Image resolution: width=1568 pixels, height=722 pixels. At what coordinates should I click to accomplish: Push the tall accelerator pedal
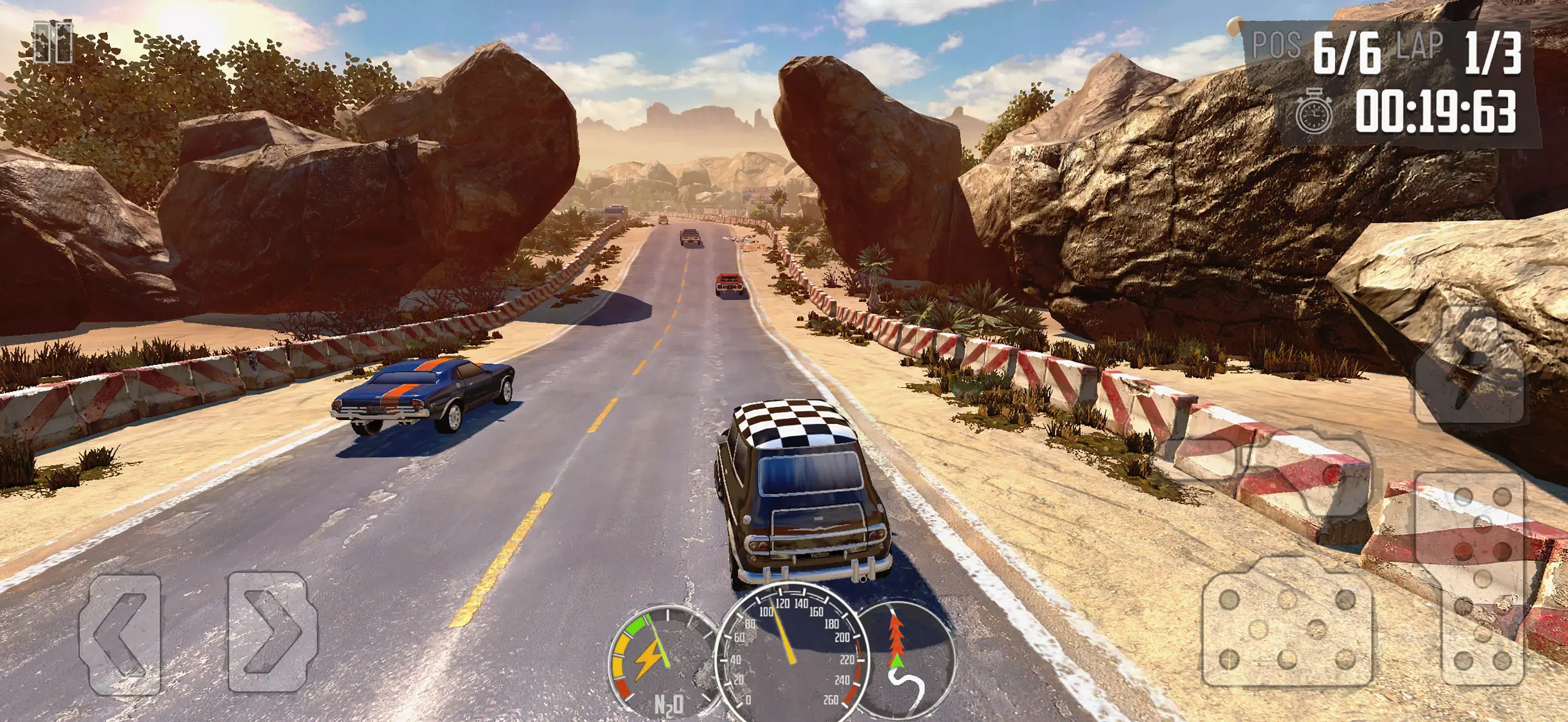(x=1483, y=578)
